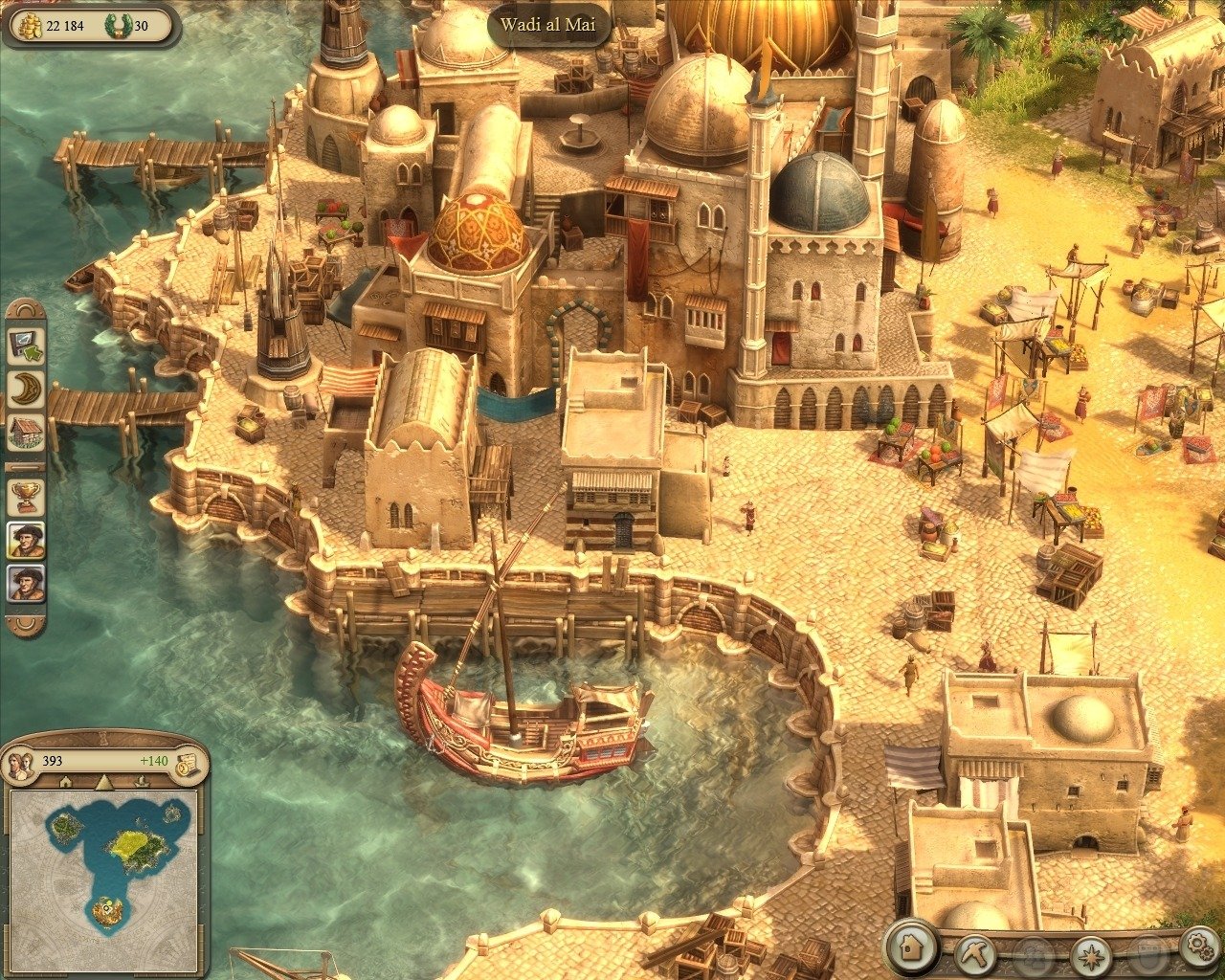Switch the minimap to home island tab
Screen dimensions: 1225x980
point(66,782)
